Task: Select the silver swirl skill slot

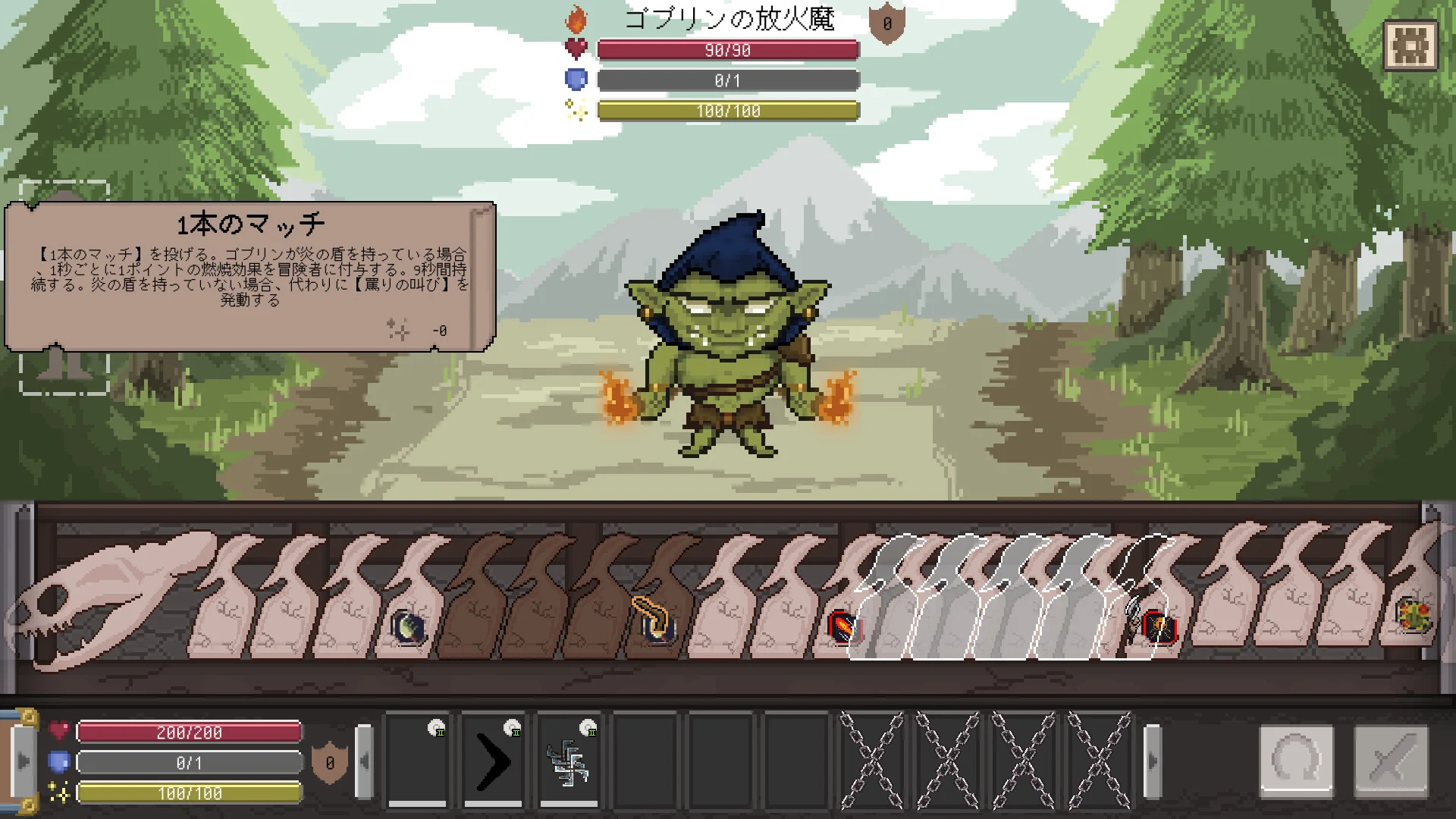Action: coord(569,760)
